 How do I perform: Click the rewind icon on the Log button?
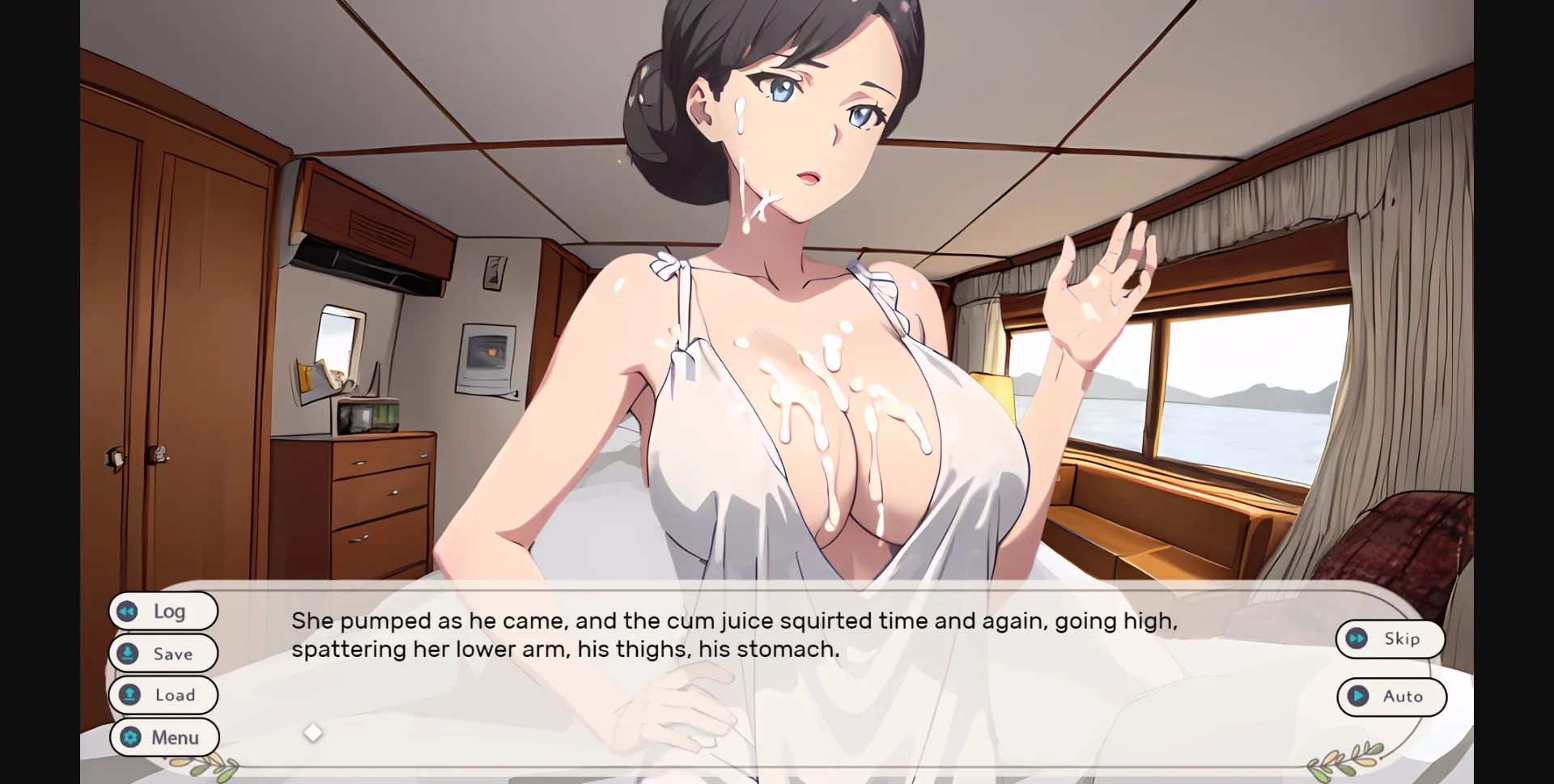click(x=128, y=611)
